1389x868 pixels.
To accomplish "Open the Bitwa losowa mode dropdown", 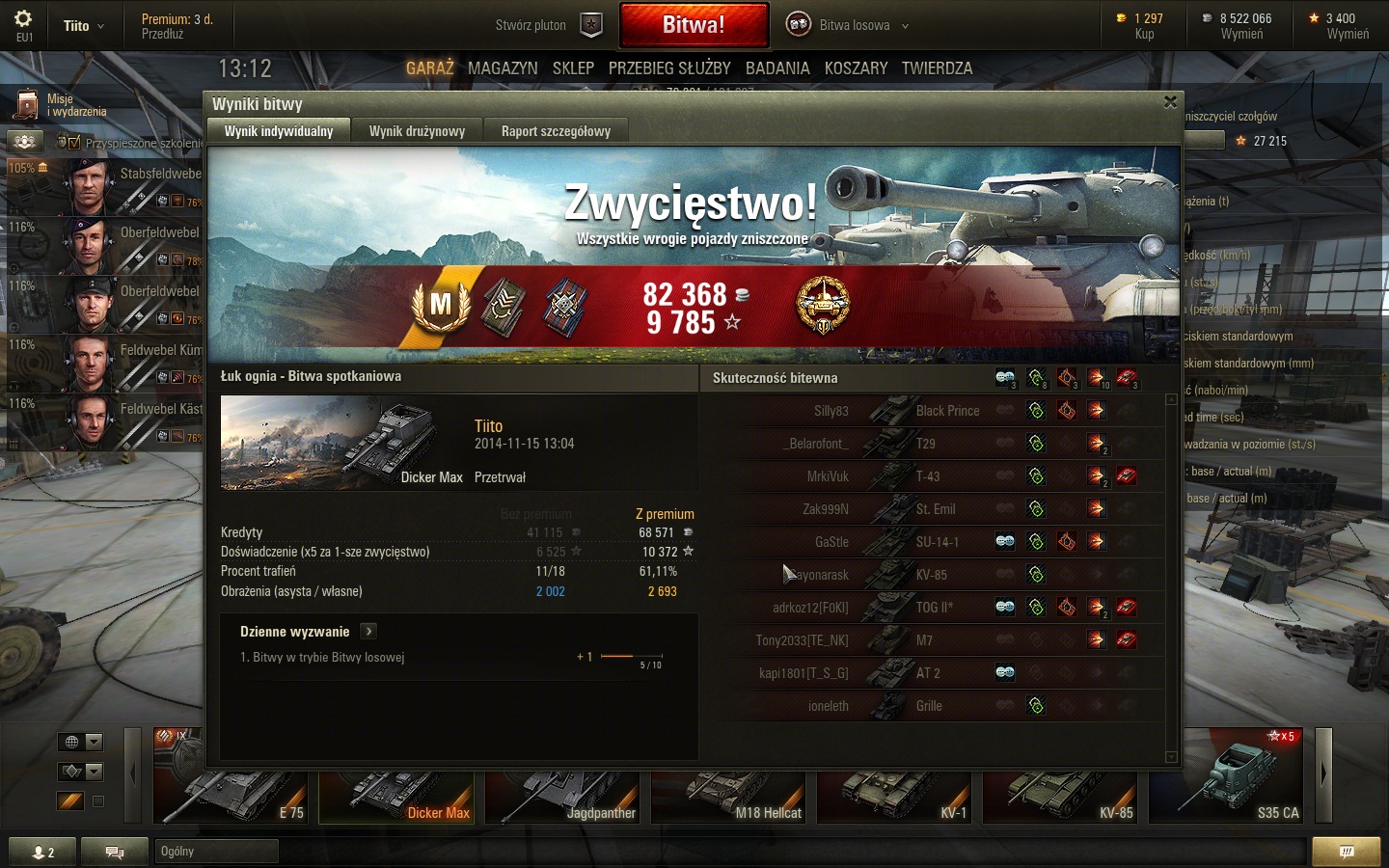I will [x=849, y=26].
